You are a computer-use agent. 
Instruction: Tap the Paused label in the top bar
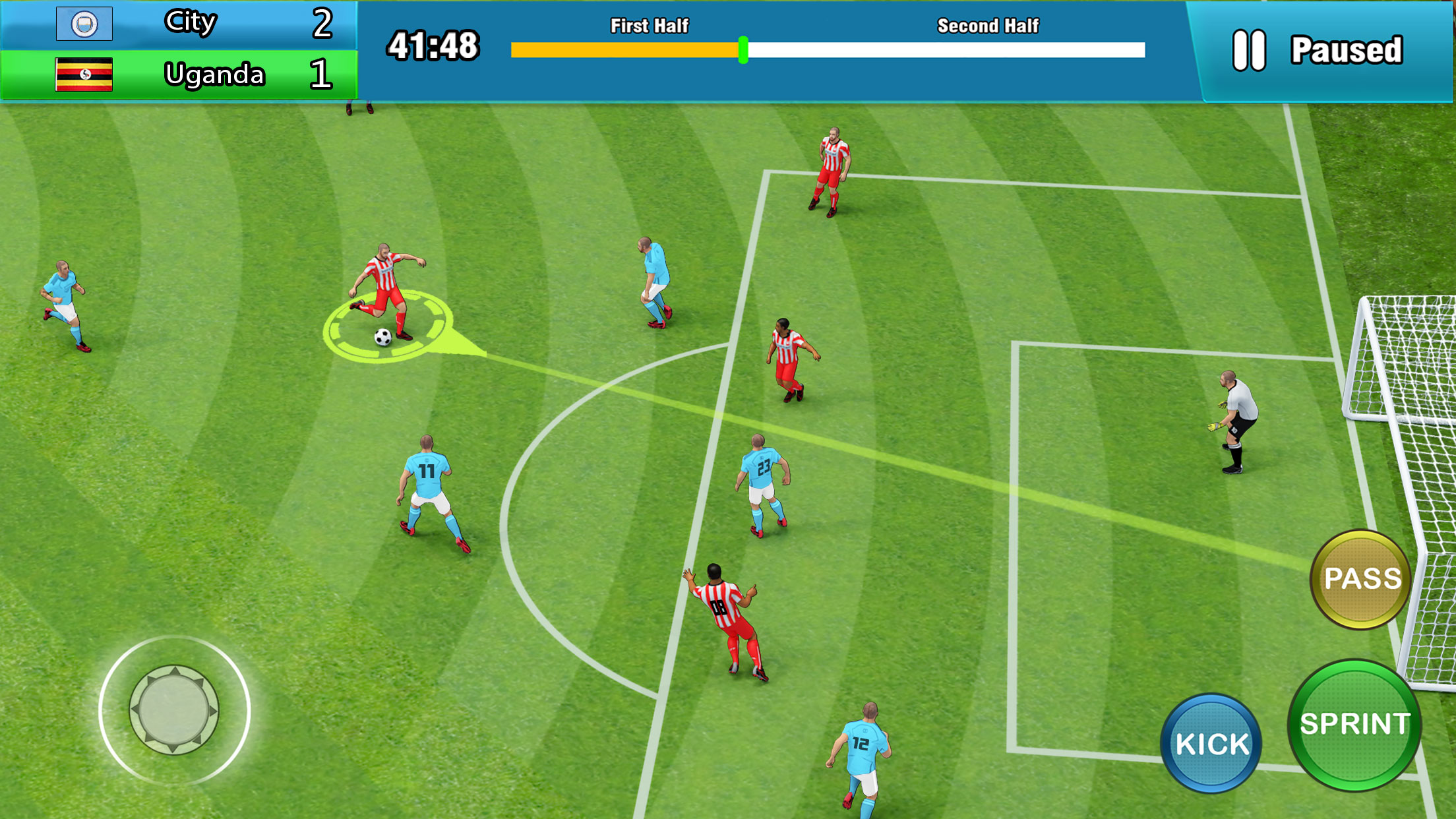coord(1347,48)
